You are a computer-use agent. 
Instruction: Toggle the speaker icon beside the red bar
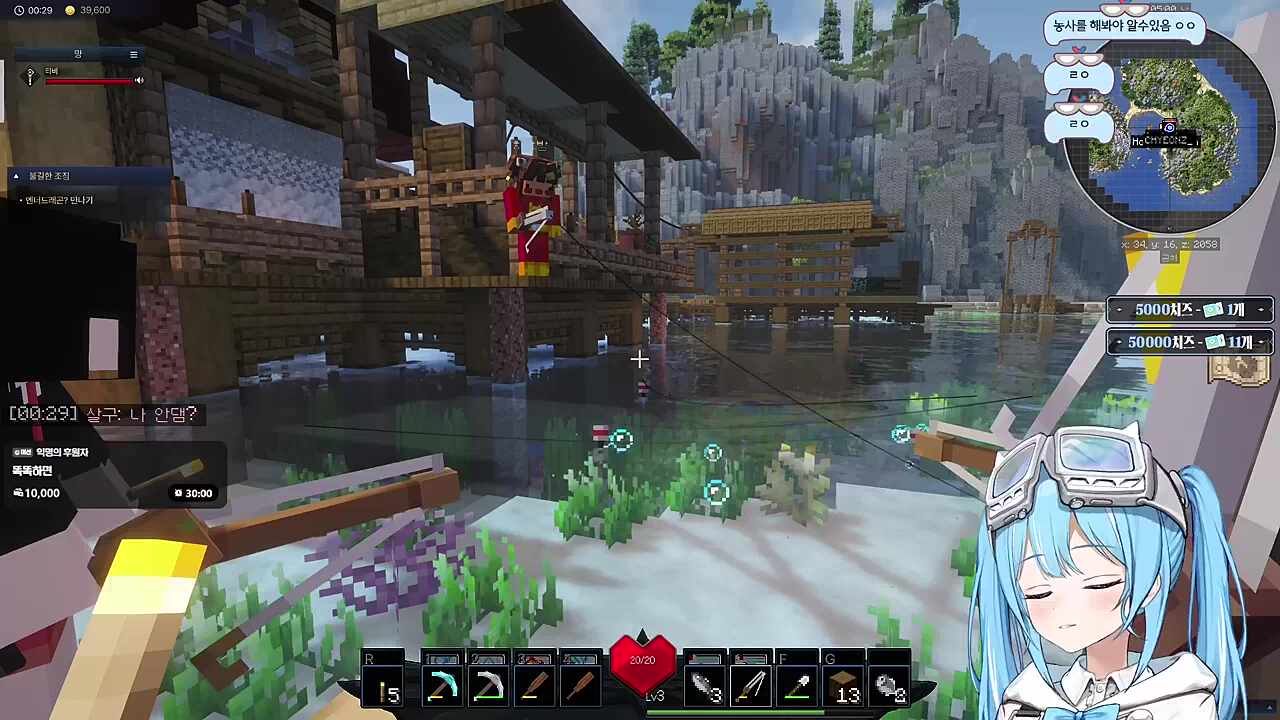139,80
